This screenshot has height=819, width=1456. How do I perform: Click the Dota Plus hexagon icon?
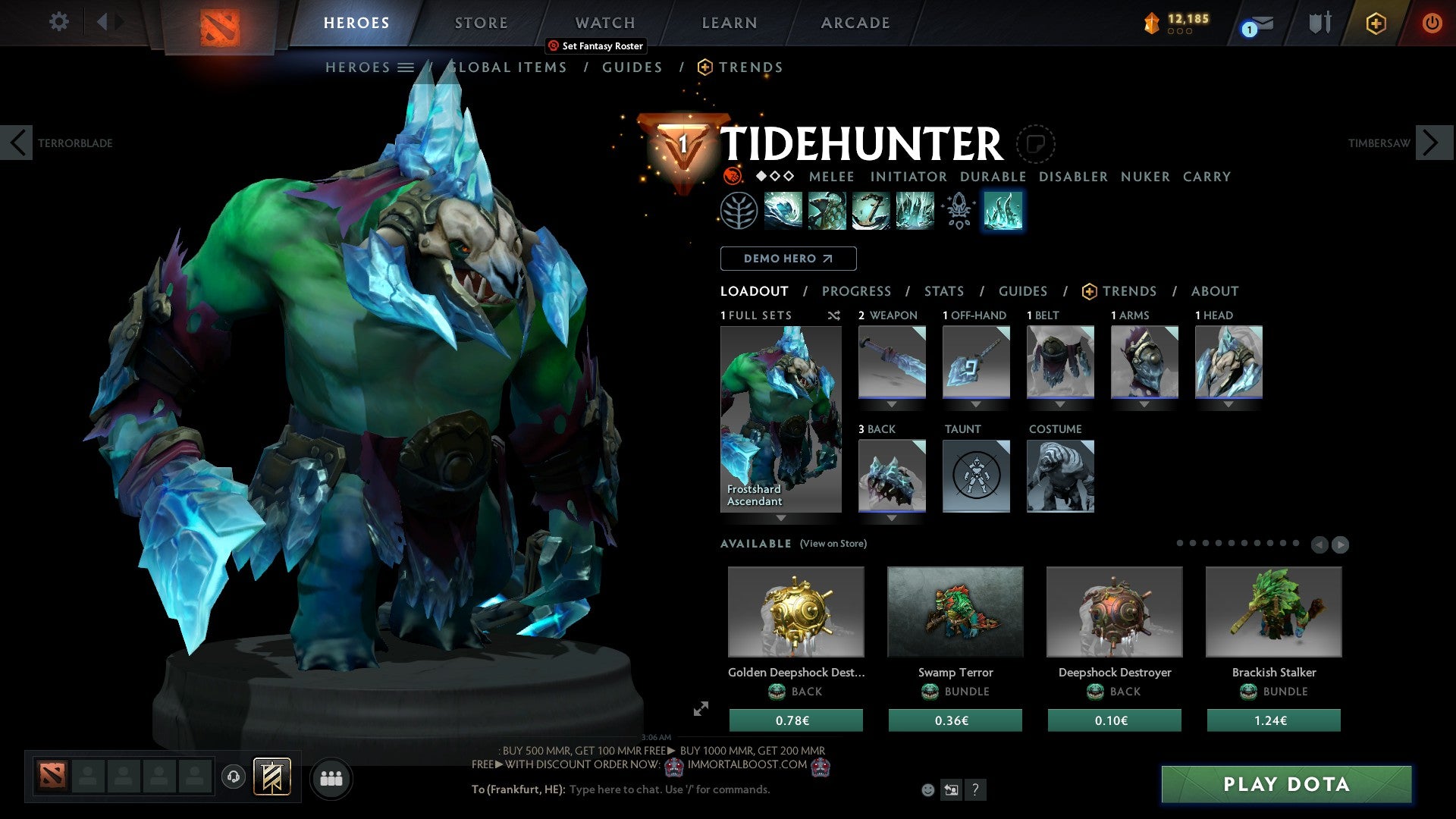1376,23
